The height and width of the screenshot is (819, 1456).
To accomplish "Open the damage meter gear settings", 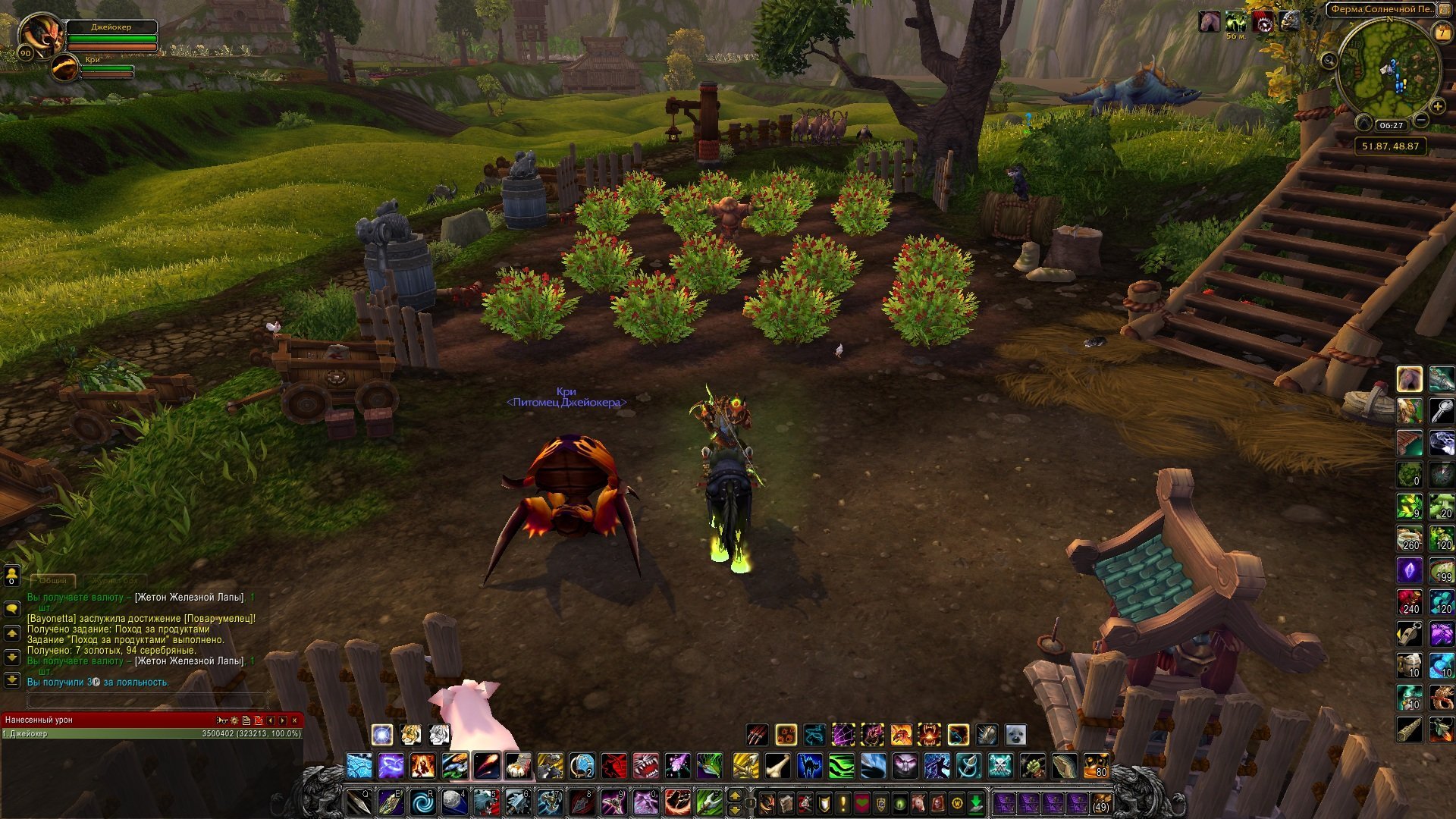I will (x=234, y=720).
